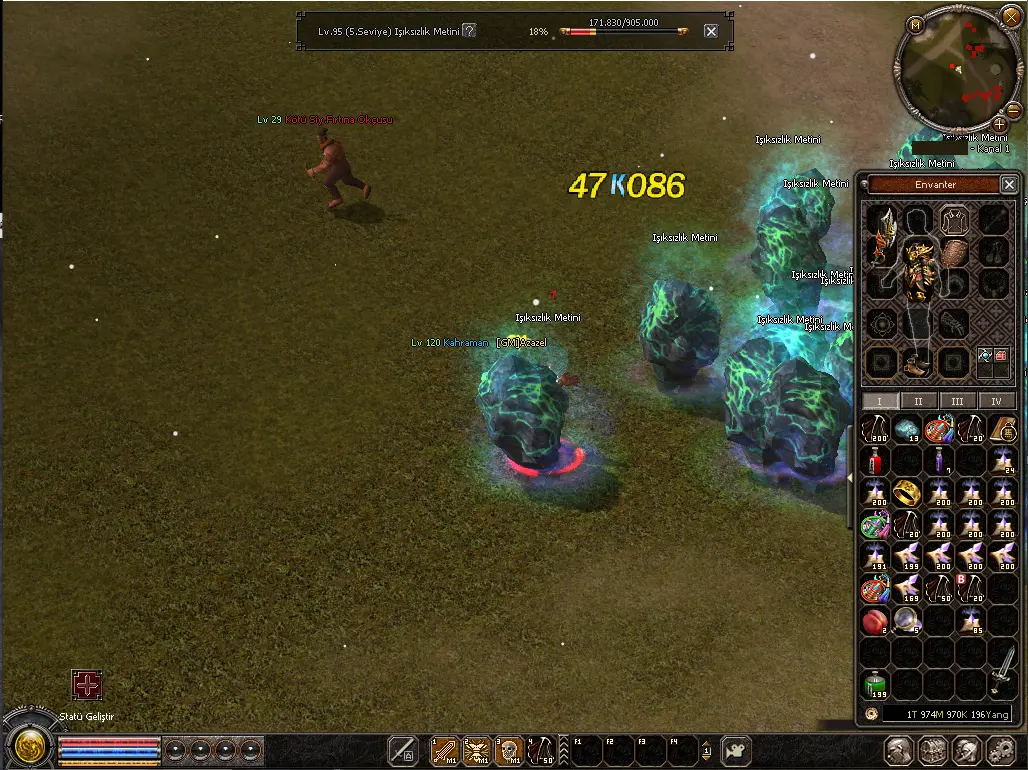Toggle the camera mode button on the bottom bar
Image resolution: width=1028 pixels, height=770 pixels.
coord(737,750)
